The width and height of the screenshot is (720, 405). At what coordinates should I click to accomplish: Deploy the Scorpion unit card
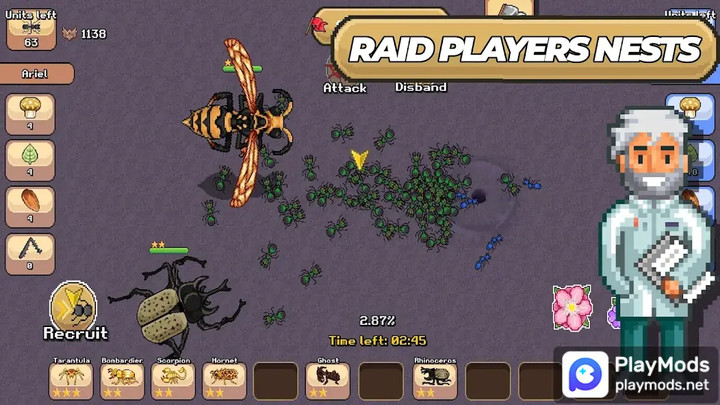click(174, 379)
